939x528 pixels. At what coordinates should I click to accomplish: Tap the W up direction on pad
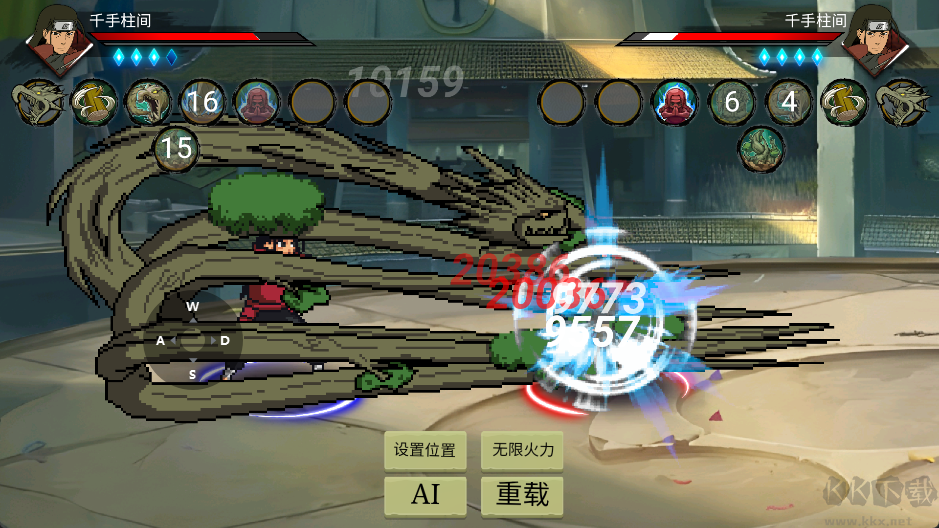coord(193,307)
